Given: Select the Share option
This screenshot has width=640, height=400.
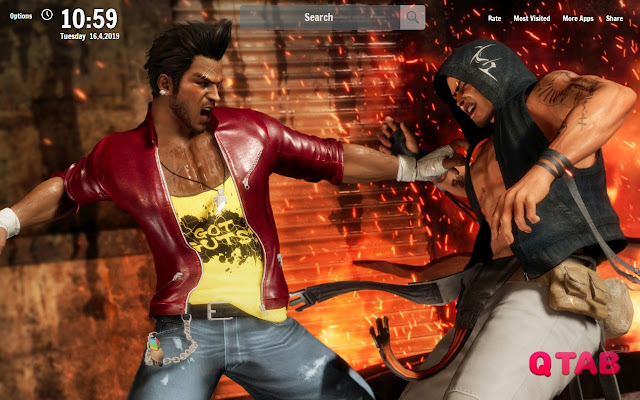Looking at the screenshot, I should click(x=614, y=18).
